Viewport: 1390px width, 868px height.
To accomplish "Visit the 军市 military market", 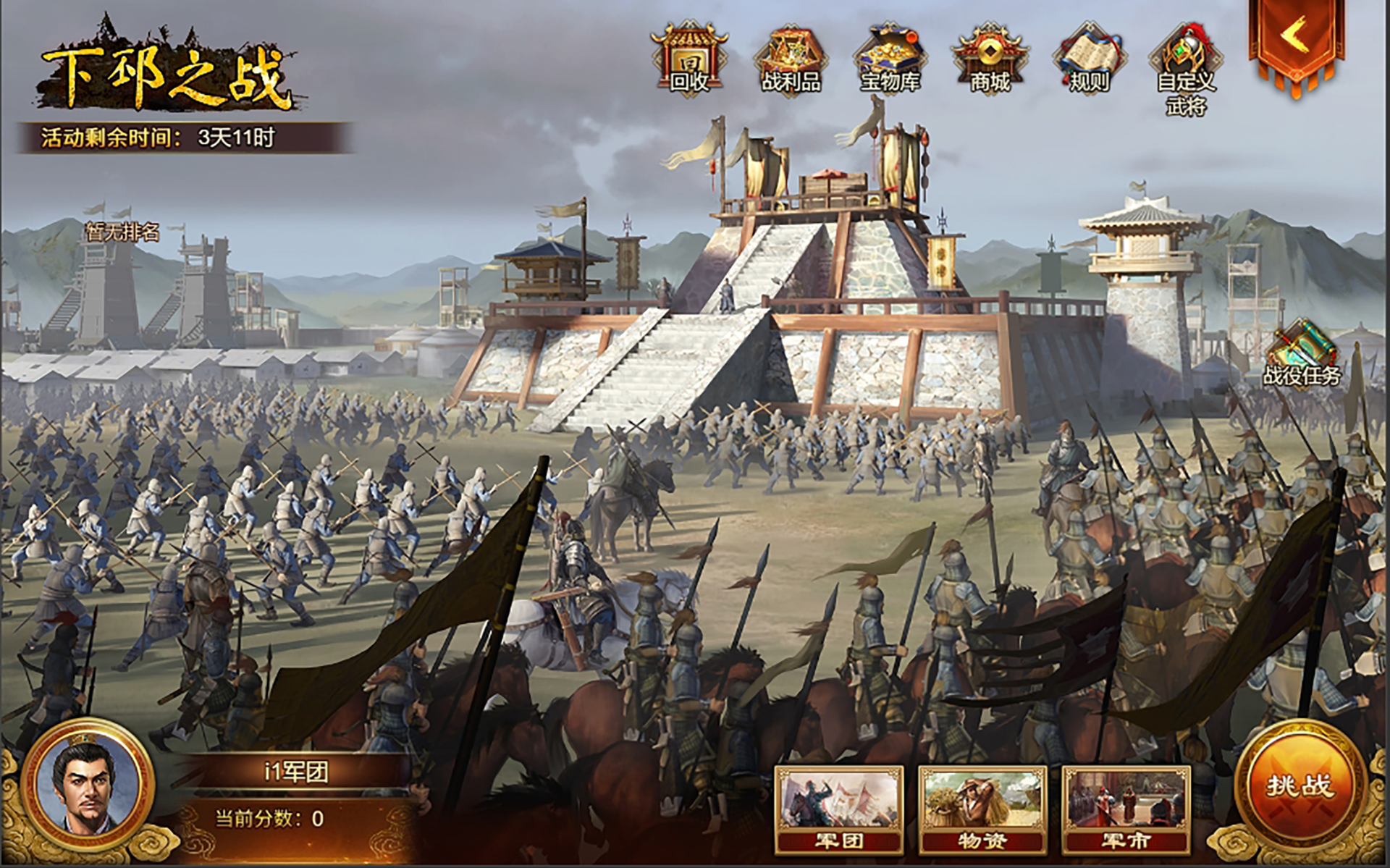I will pos(1126,808).
